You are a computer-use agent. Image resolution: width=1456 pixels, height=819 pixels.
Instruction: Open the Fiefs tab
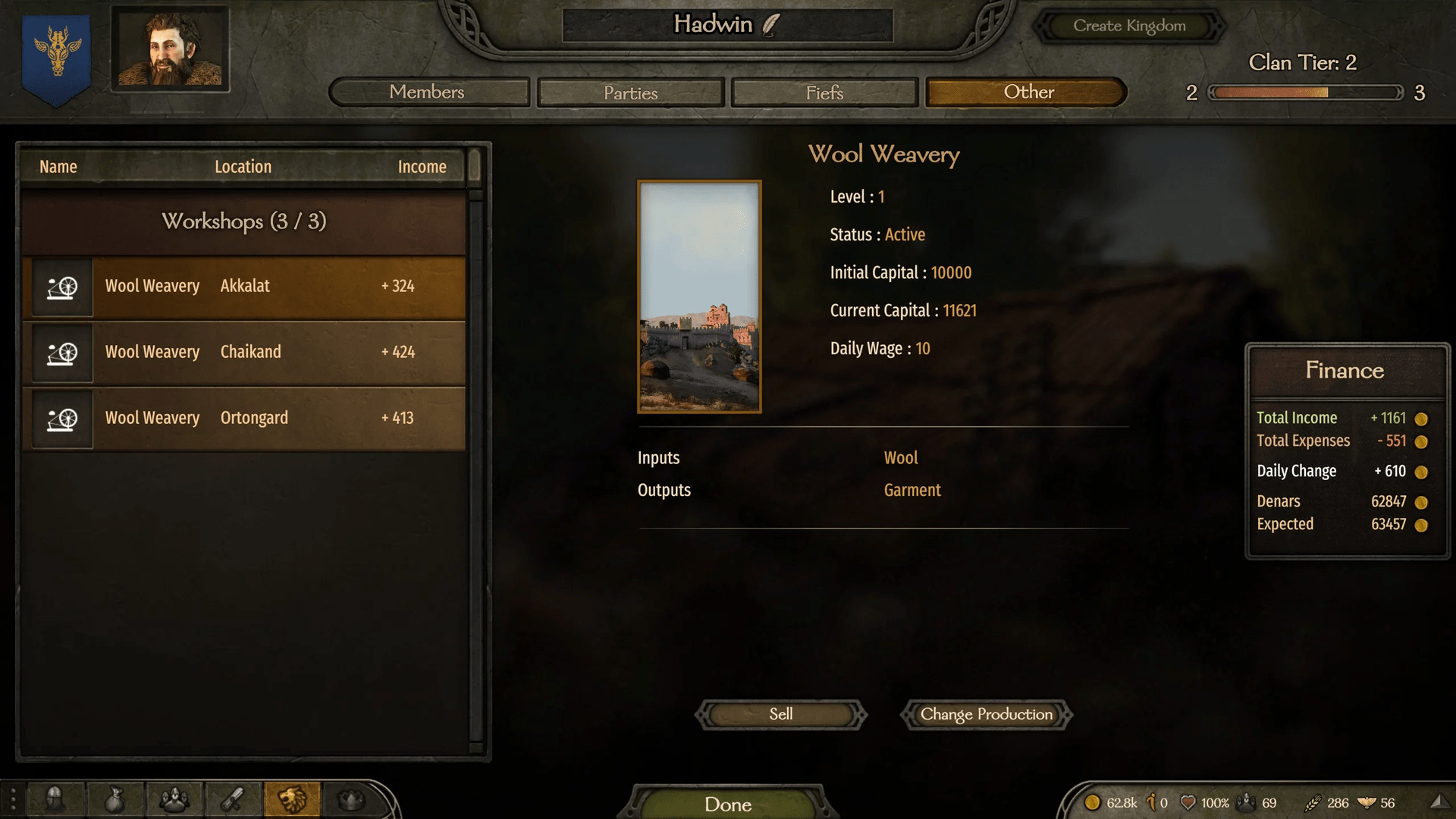coord(824,93)
